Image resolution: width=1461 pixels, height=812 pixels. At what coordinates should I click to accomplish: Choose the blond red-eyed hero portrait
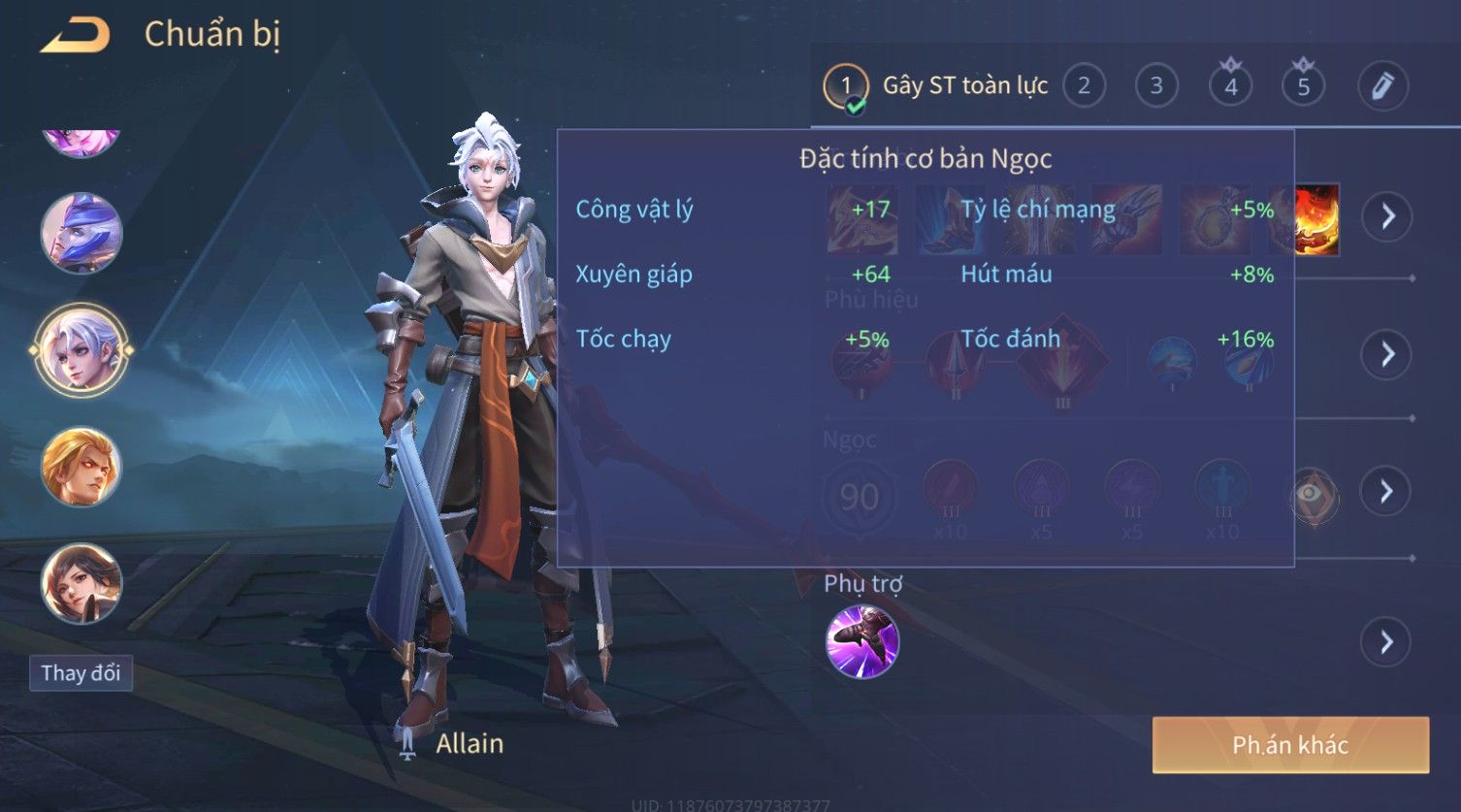tap(81, 467)
